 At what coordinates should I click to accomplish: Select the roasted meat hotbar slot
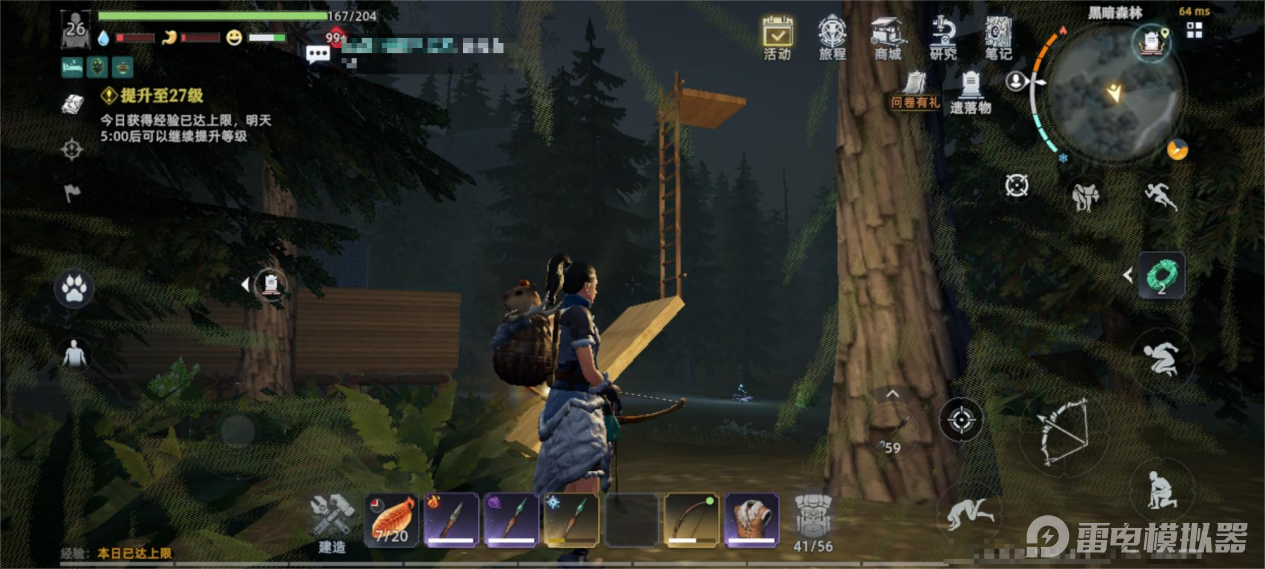(391, 519)
